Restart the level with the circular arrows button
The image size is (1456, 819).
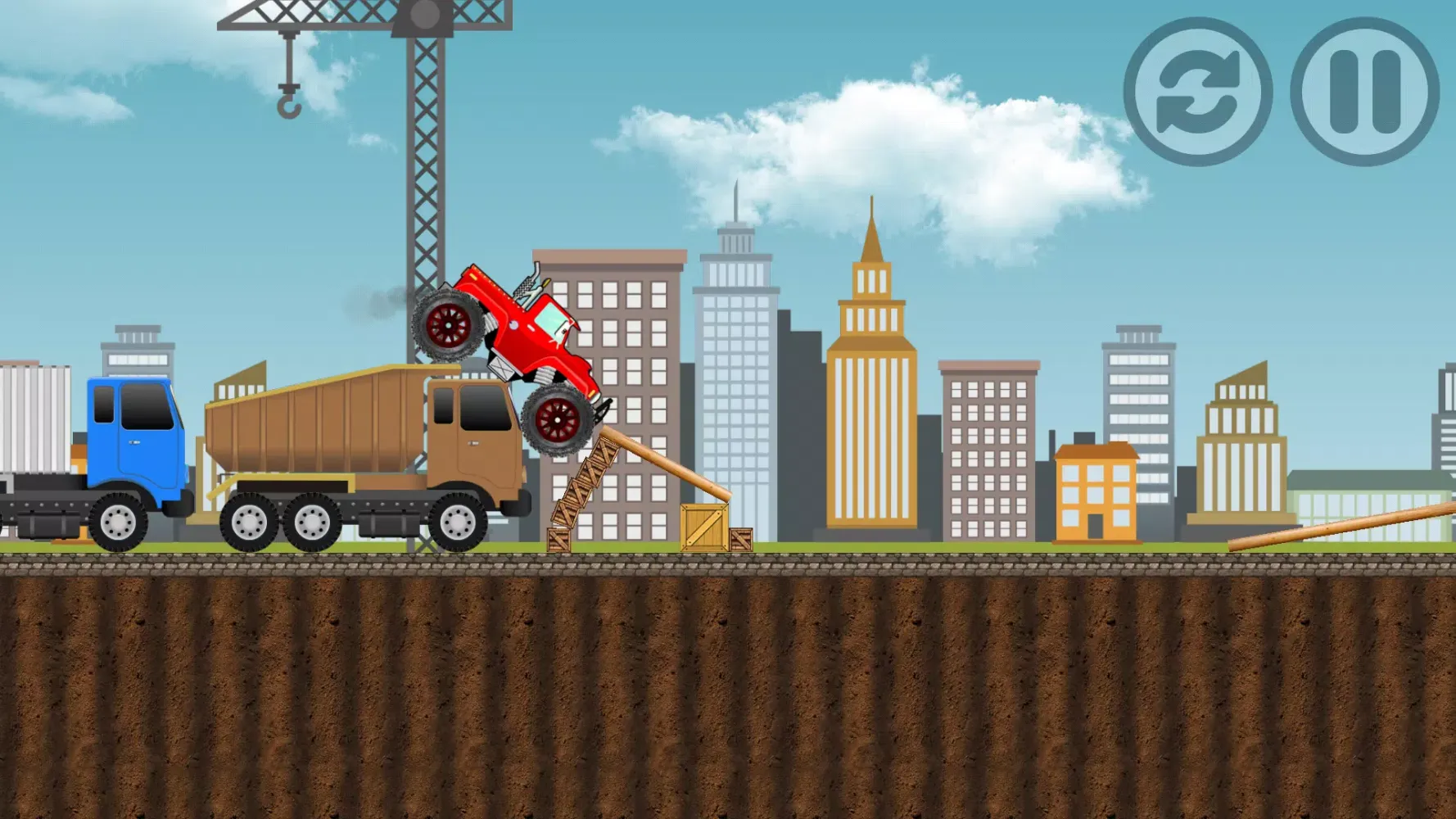coord(1197,92)
